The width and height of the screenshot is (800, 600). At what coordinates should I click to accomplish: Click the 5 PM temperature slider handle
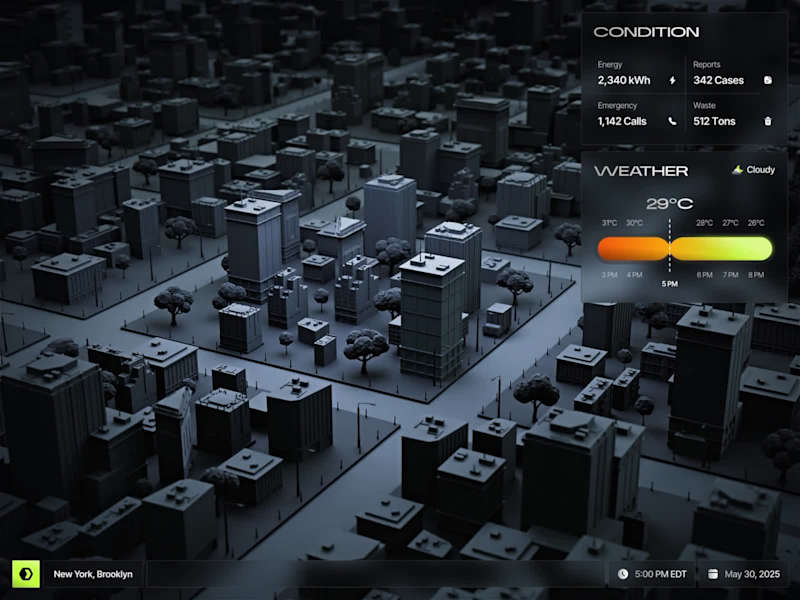[669, 249]
